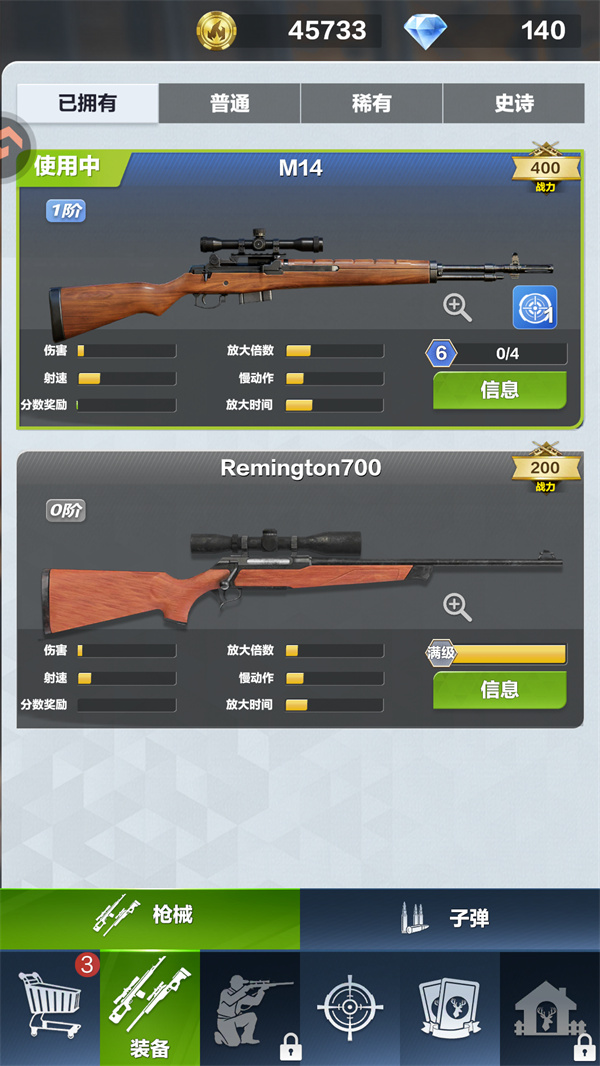Open 信息 for the Remington700

499,689
